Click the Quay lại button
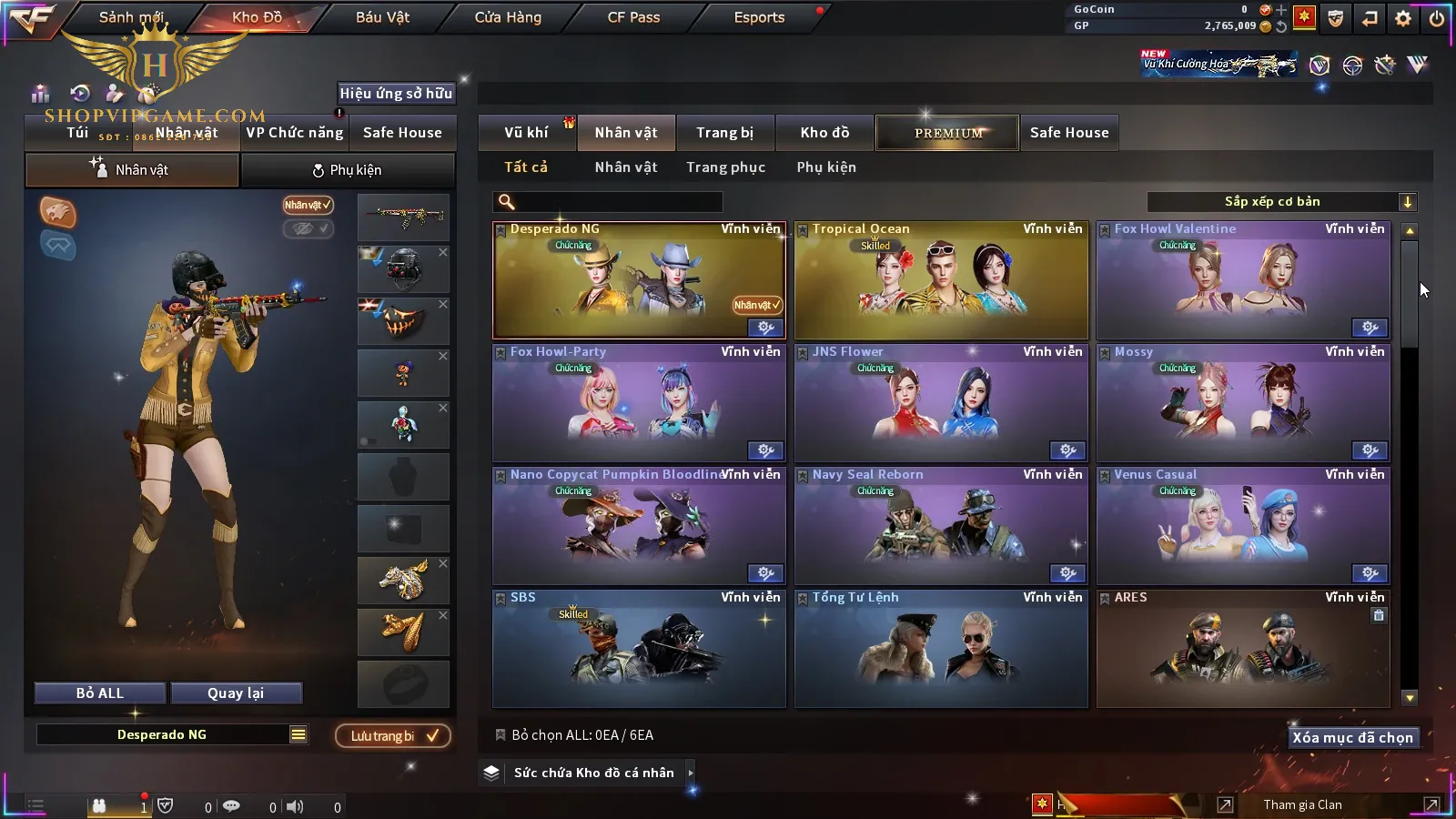This screenshot has width=1456, height=819. (x=236, y=693)
